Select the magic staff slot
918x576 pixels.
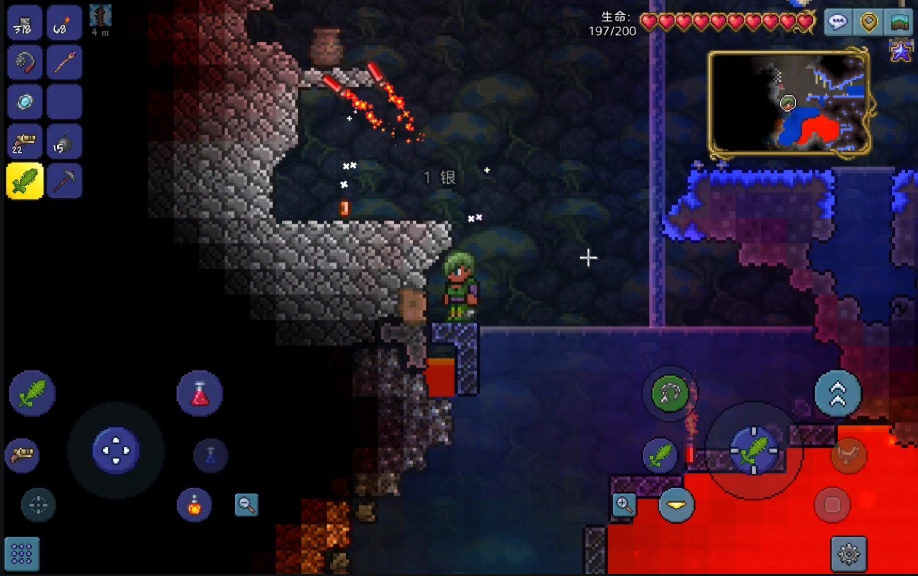[64, 63]
